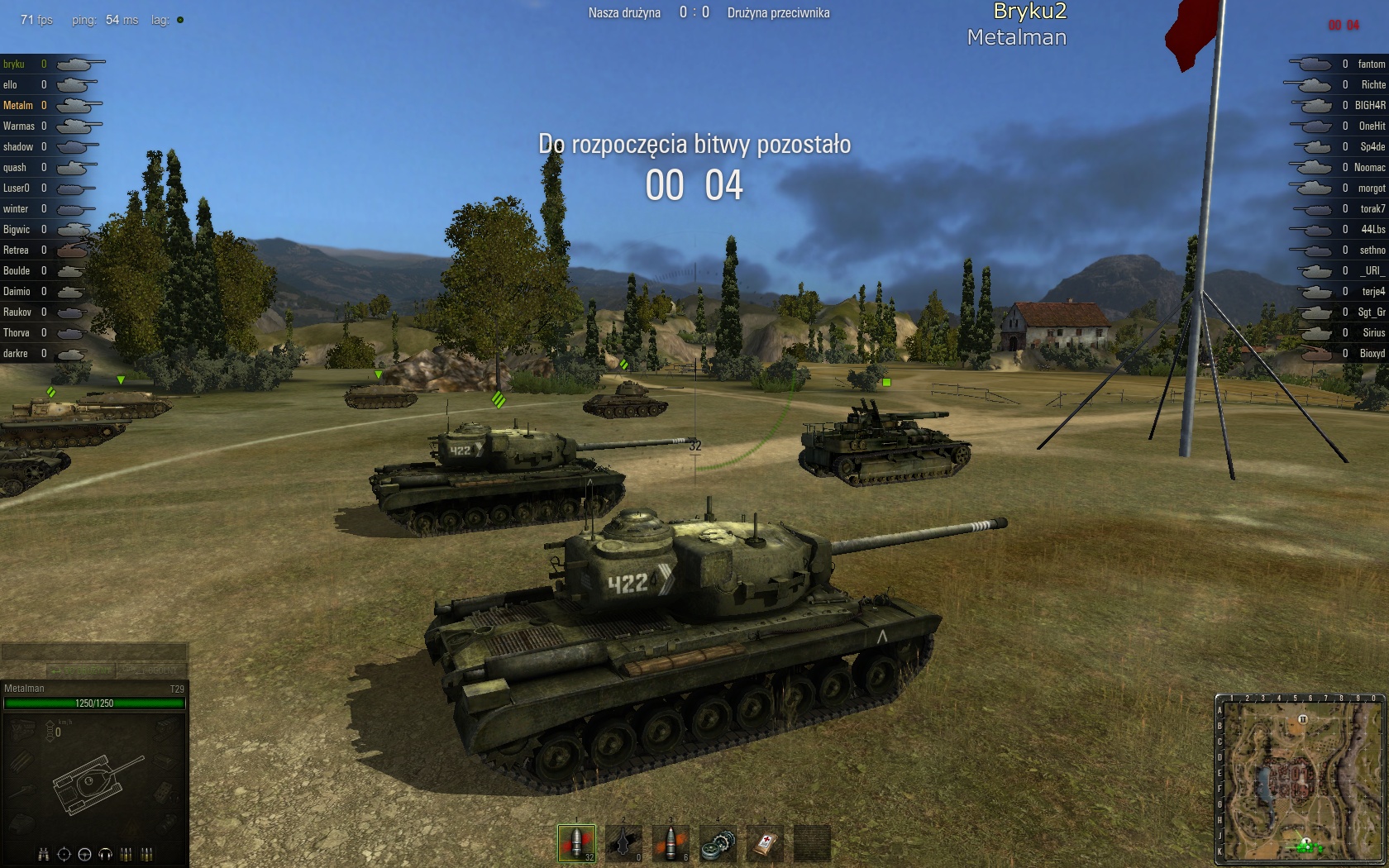
Task: Switch chat to the team channel (Do drużyny)
Action: 80,670
